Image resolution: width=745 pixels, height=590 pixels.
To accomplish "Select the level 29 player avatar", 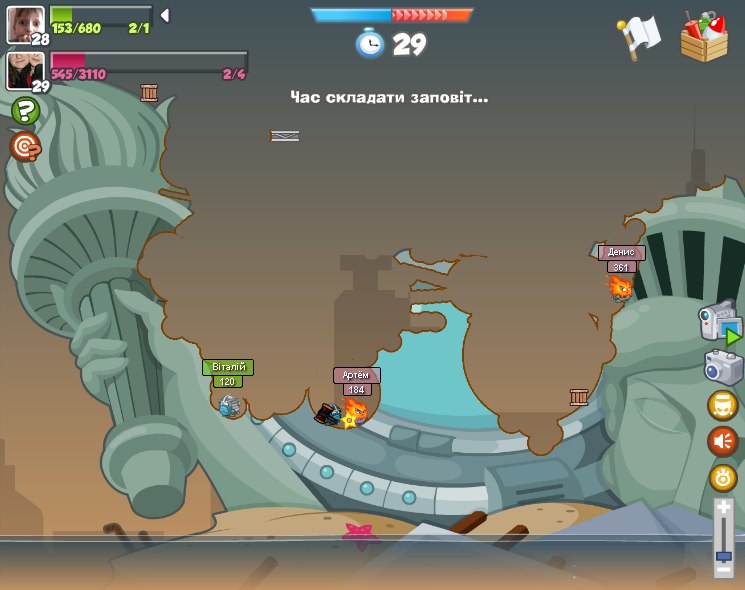I will (x=23, y=70).
